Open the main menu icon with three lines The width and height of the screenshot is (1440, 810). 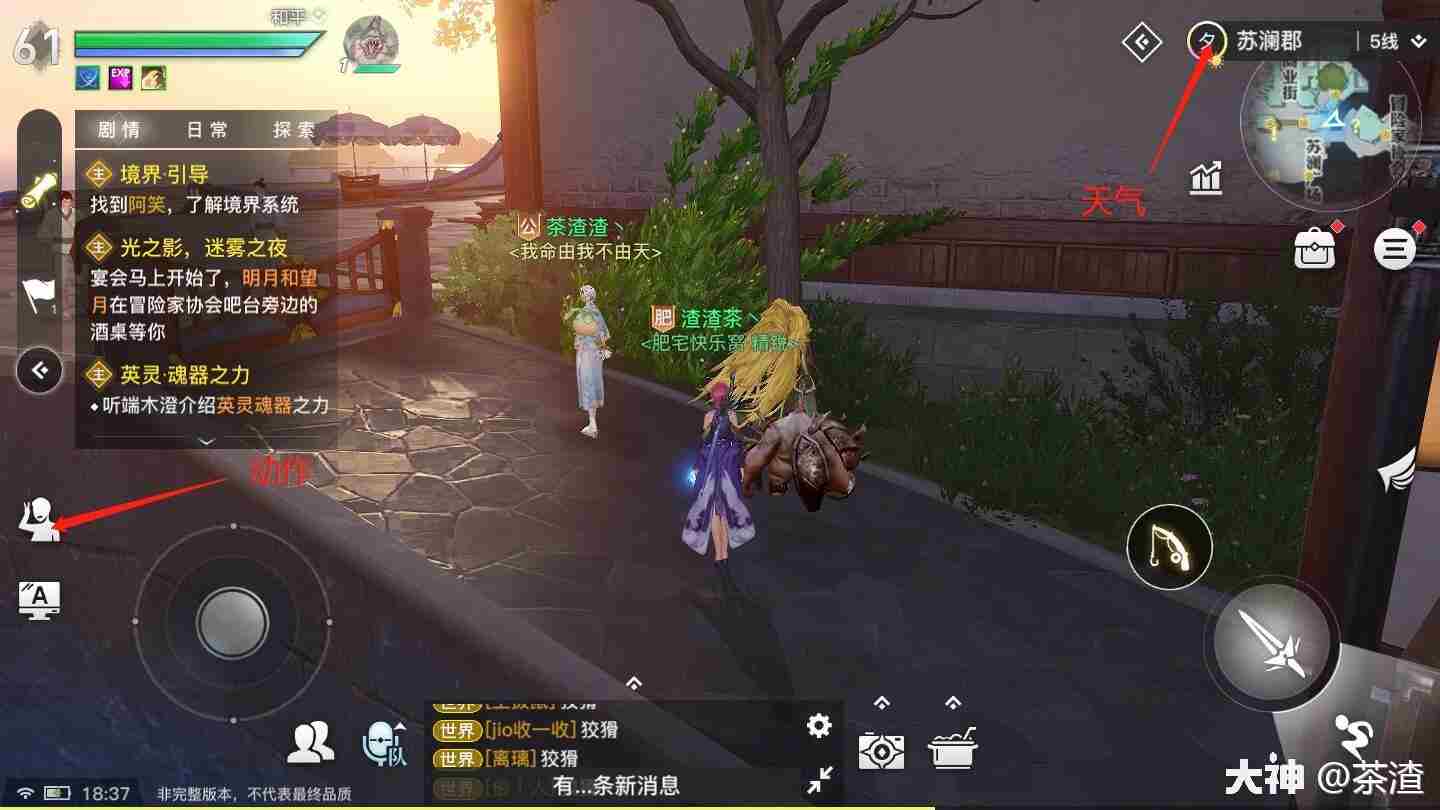(1395, 248)
